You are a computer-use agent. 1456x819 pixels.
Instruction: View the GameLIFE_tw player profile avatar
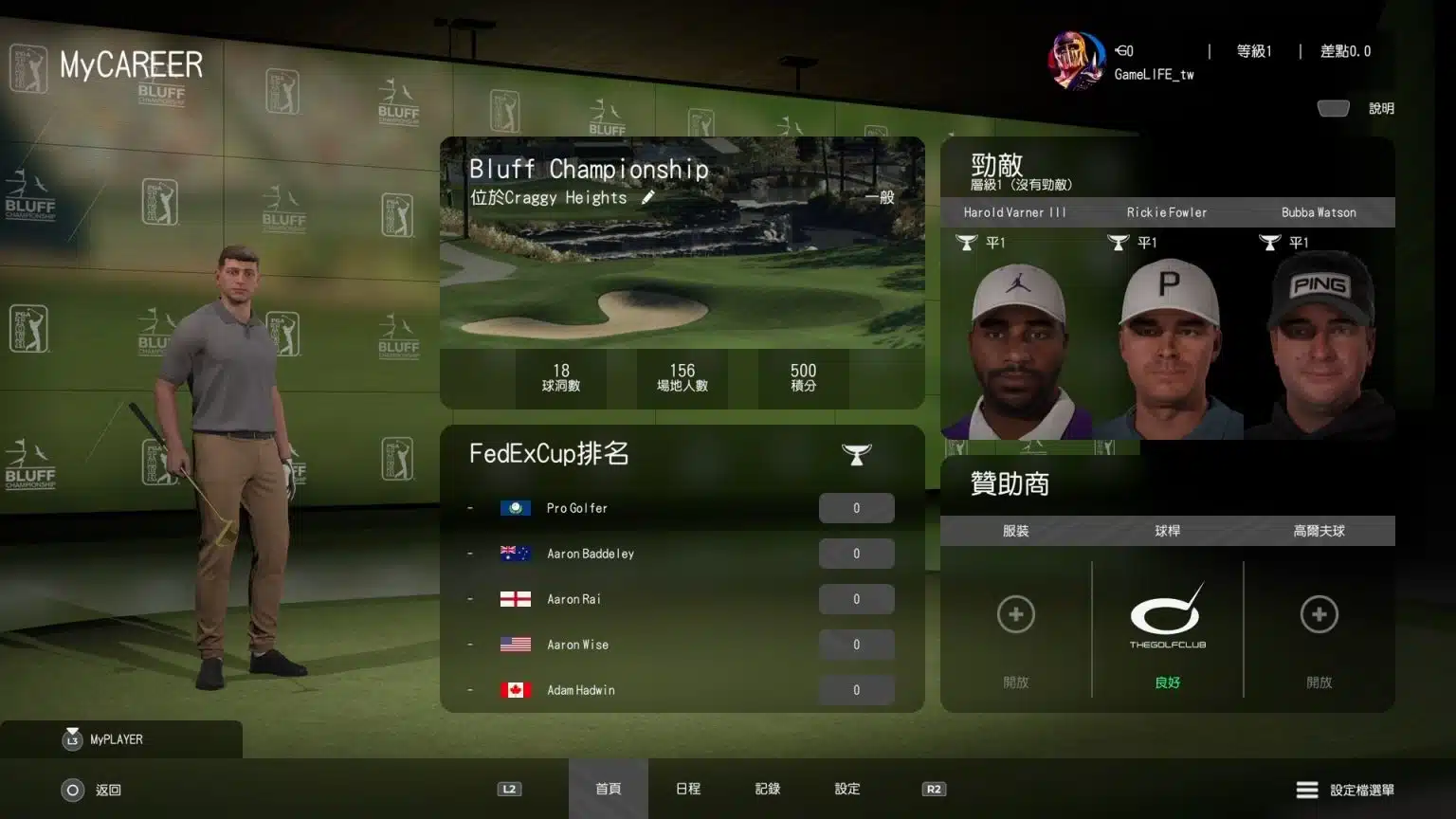pyautogui.click(x=1077, y=60)
